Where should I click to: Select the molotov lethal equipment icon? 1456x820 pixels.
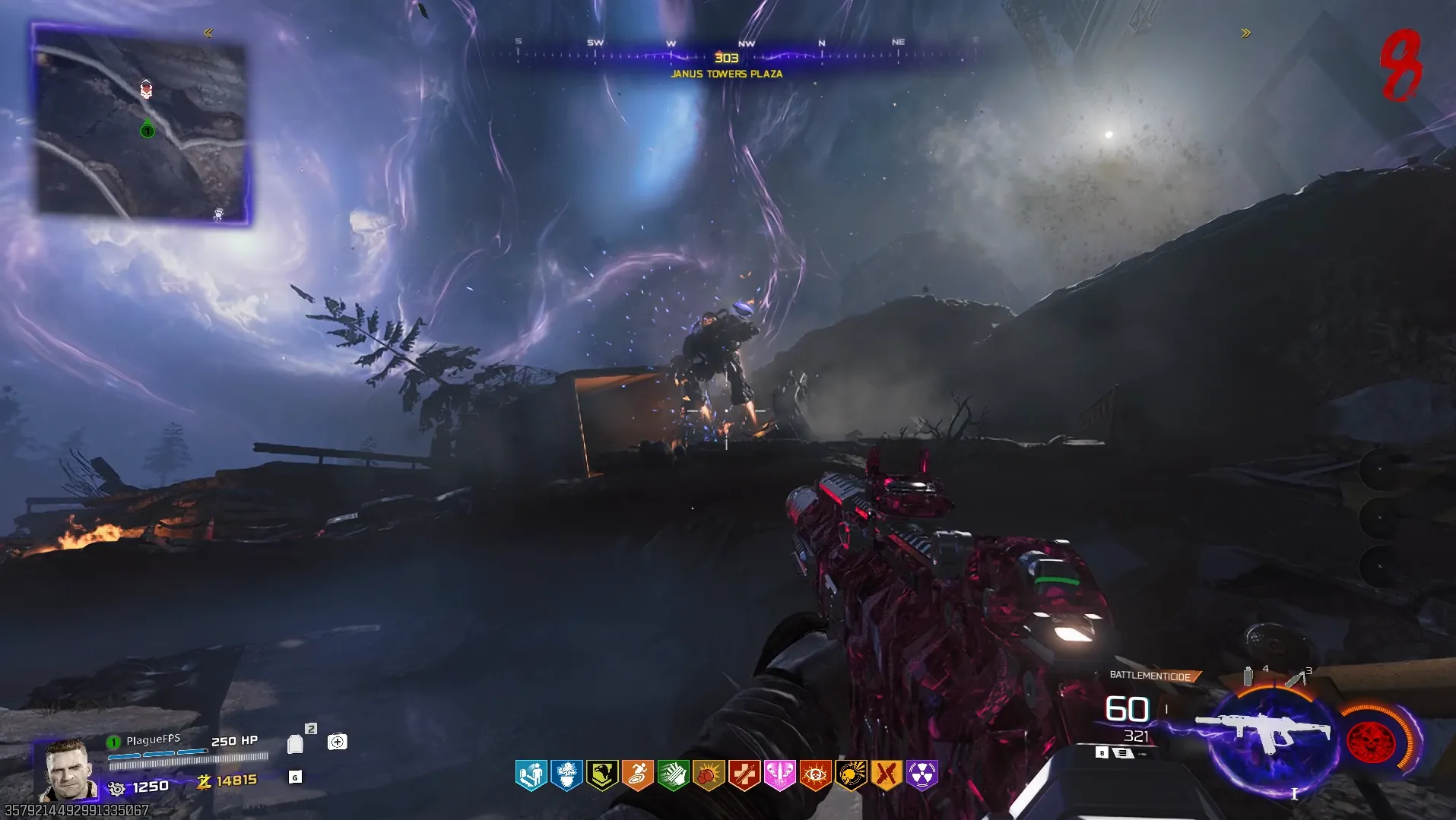point(1295,677)
